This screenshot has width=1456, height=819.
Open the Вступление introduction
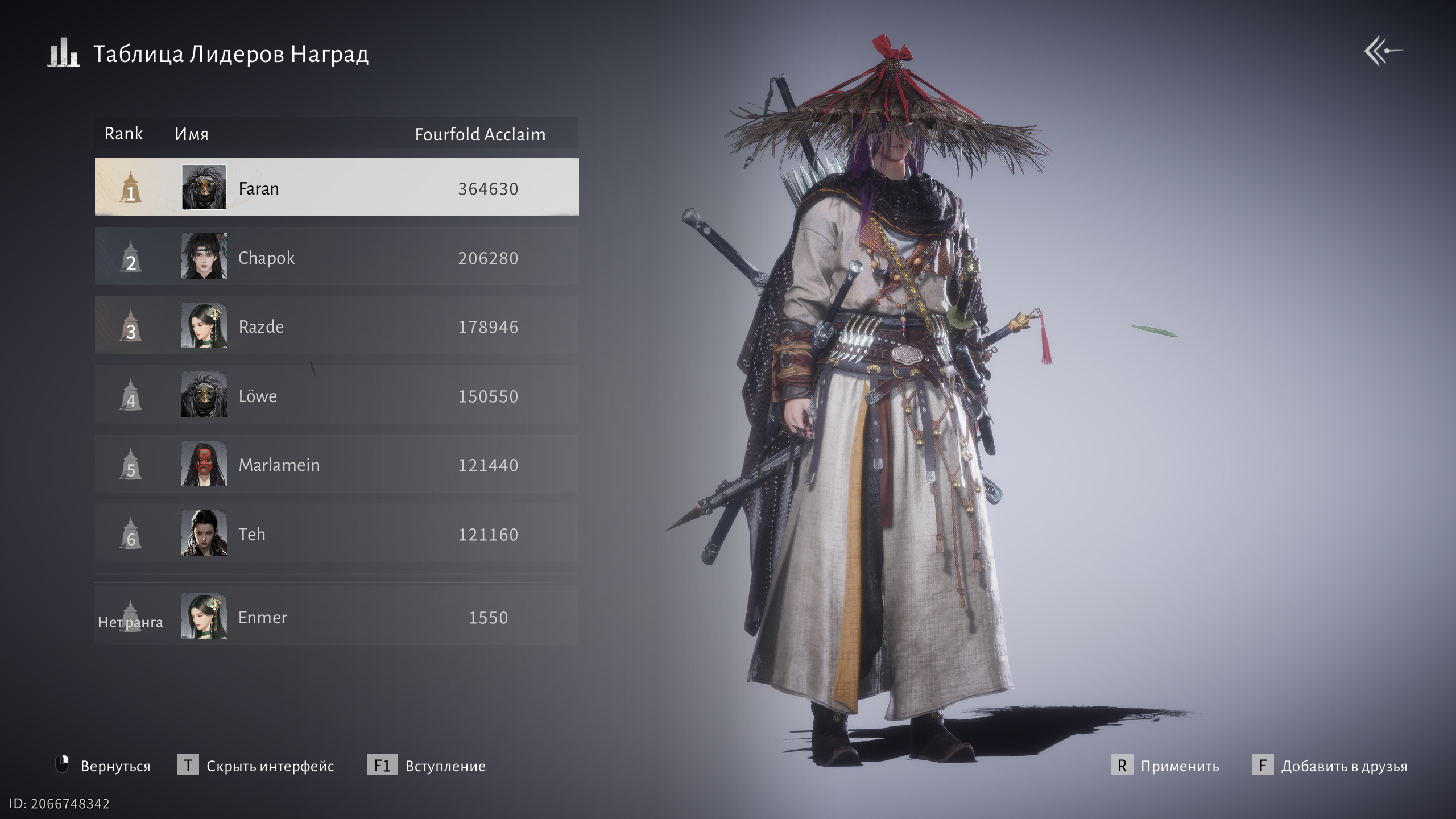pos(445,766)
